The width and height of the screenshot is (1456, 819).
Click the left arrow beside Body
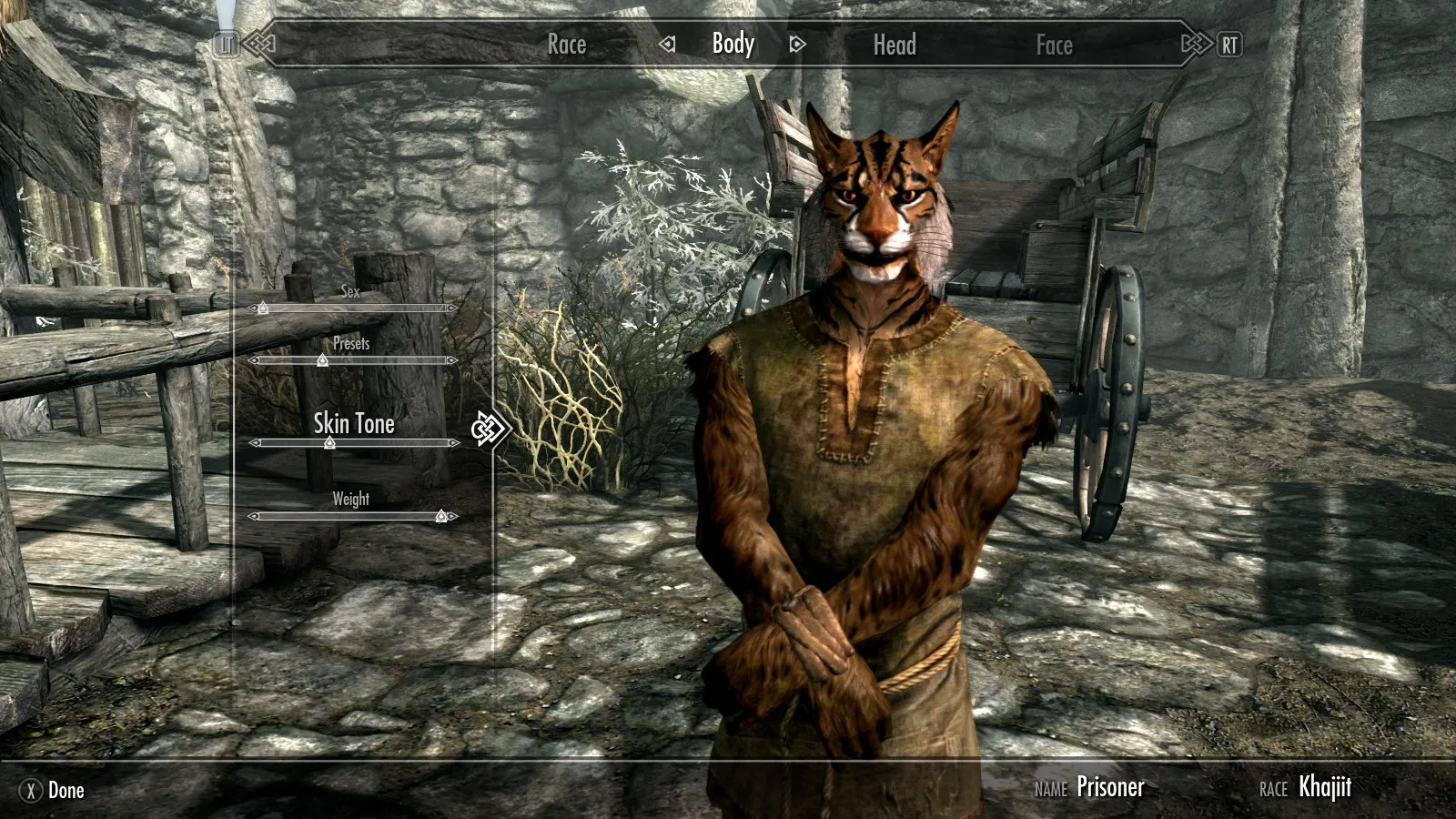pyautogui.click(x=668, y=44)
